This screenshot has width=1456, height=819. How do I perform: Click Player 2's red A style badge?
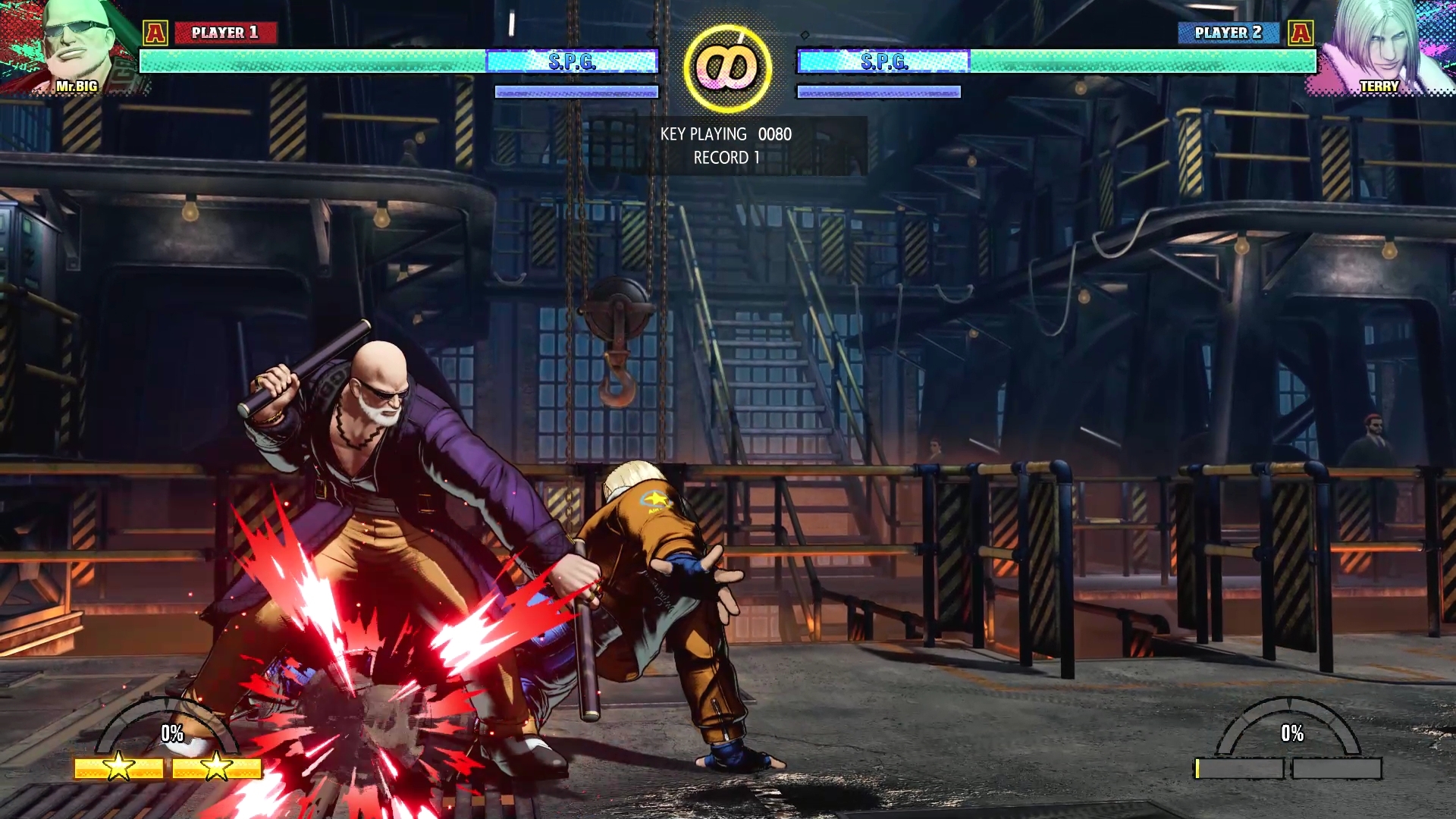coord(1301,33)
